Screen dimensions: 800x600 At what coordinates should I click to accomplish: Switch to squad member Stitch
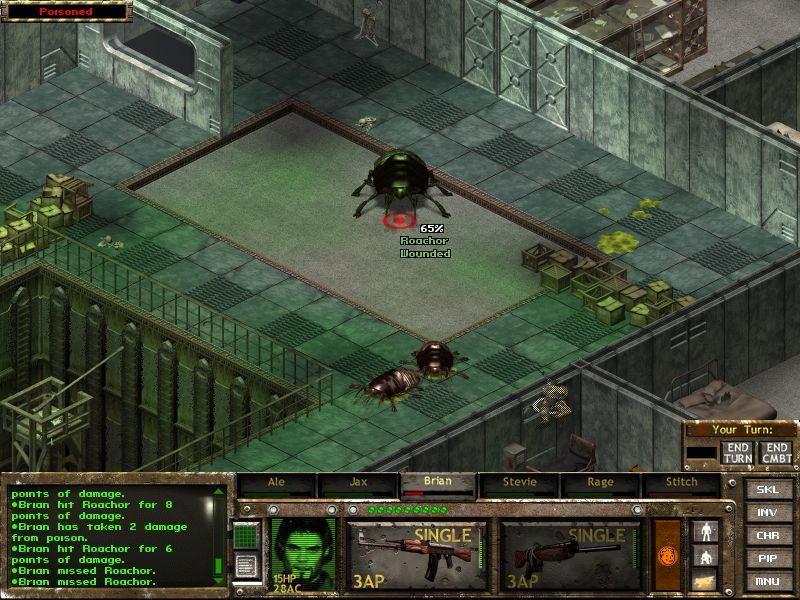tap(681, 482)
